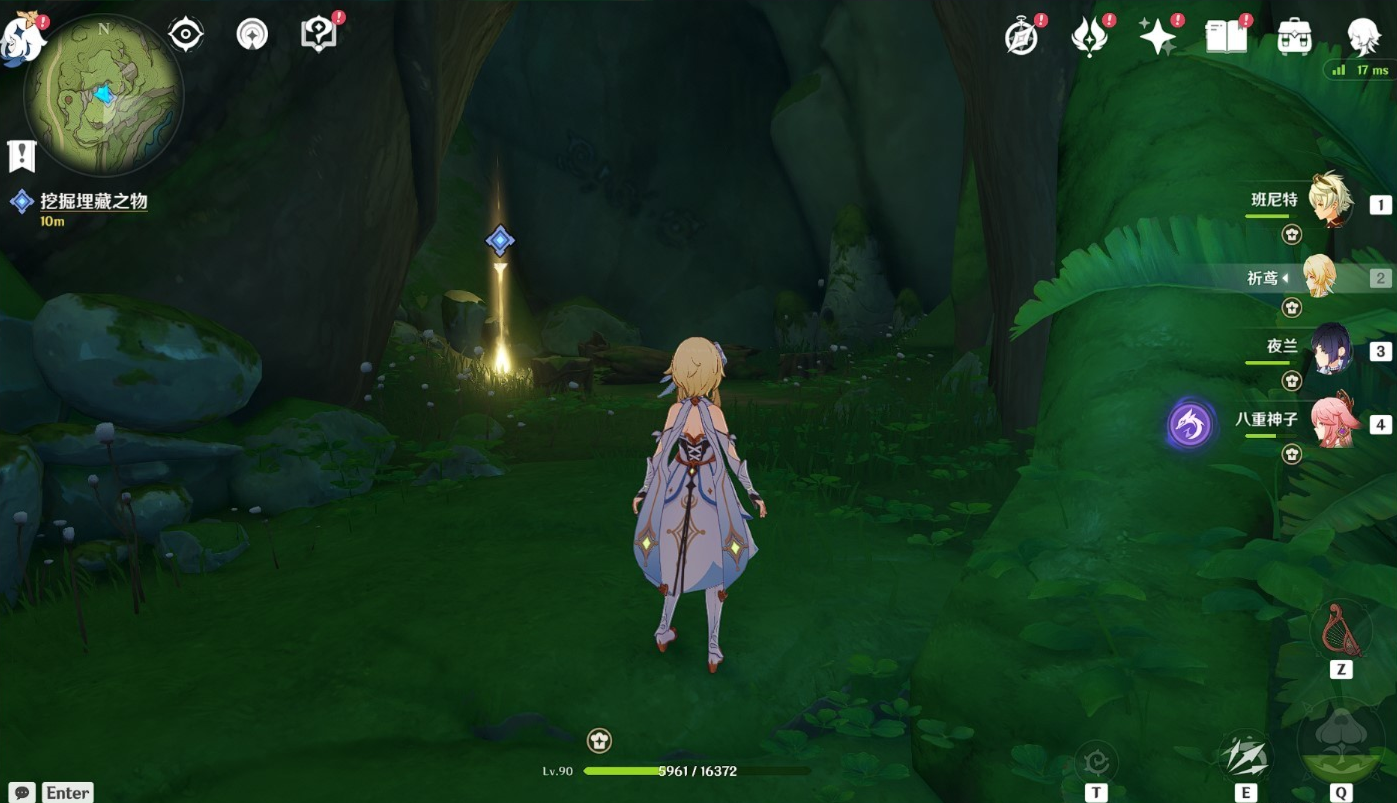1397x803 pixels.
Task: Switch to party member 八重神子
Action: point(1329,421)
